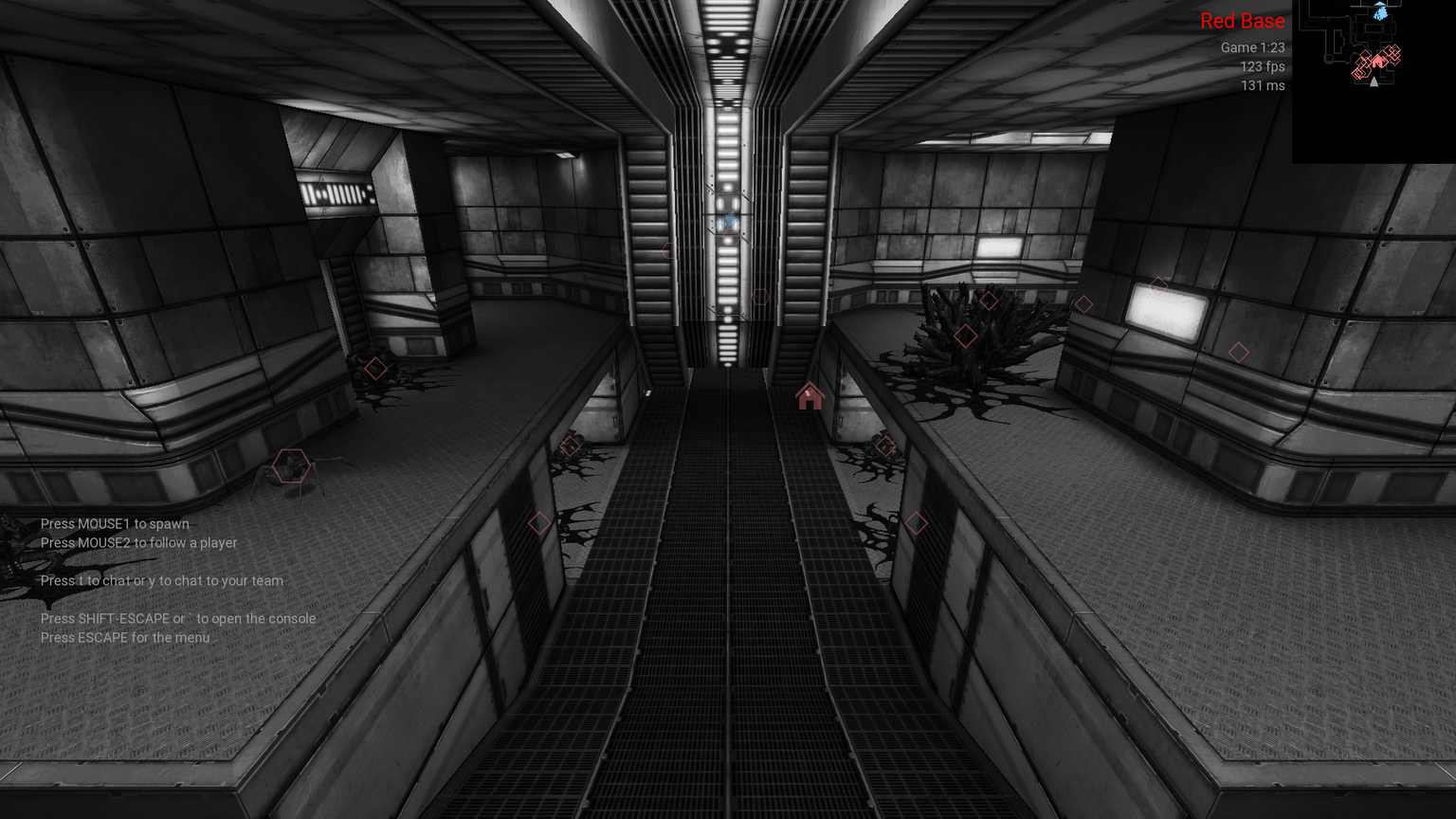This screenshot has width=1456, height=819.
Task: Click the Press MOUSE2 to follow a player text
Action: coord(138,542)
